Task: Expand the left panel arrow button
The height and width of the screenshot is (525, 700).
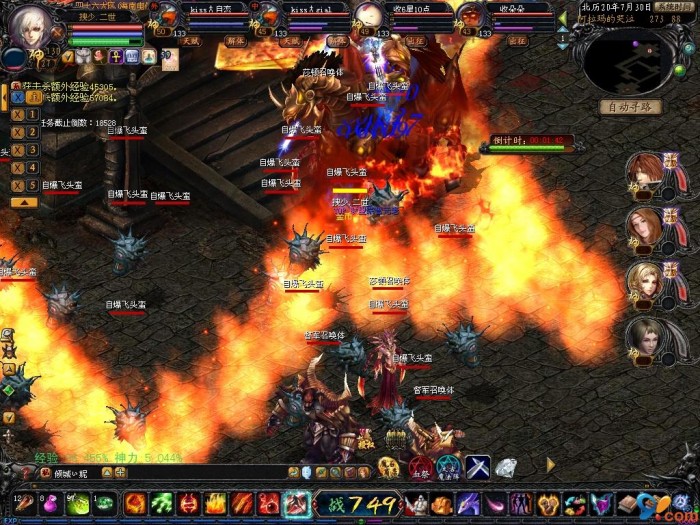Action: click(21, 203)
